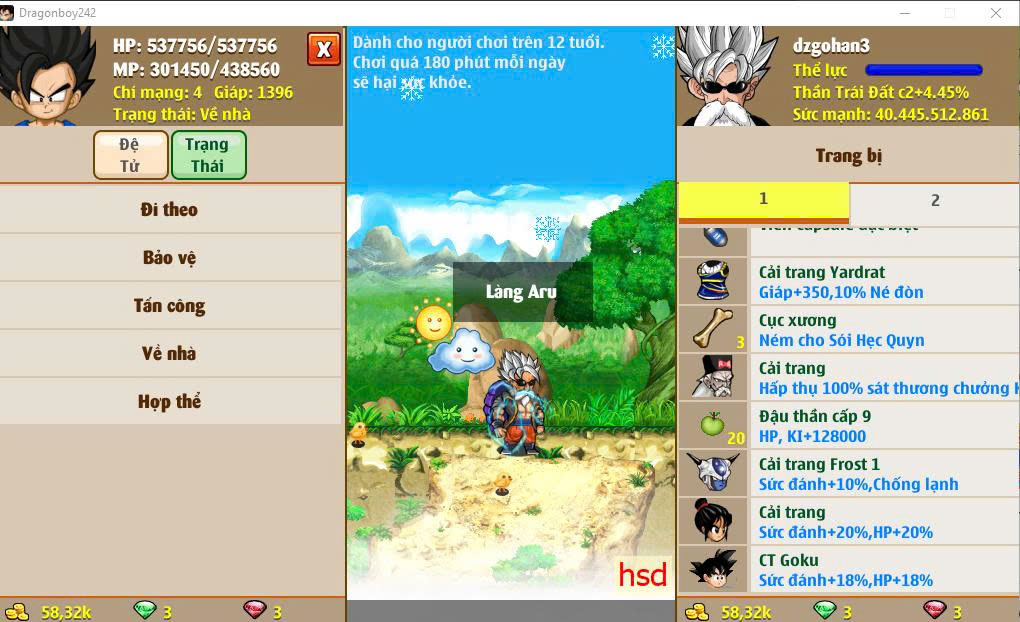Close the disciple panel with the X button
Image resolution: width=1020 pixels, height=622 pixels.
[x=323, y=48]
